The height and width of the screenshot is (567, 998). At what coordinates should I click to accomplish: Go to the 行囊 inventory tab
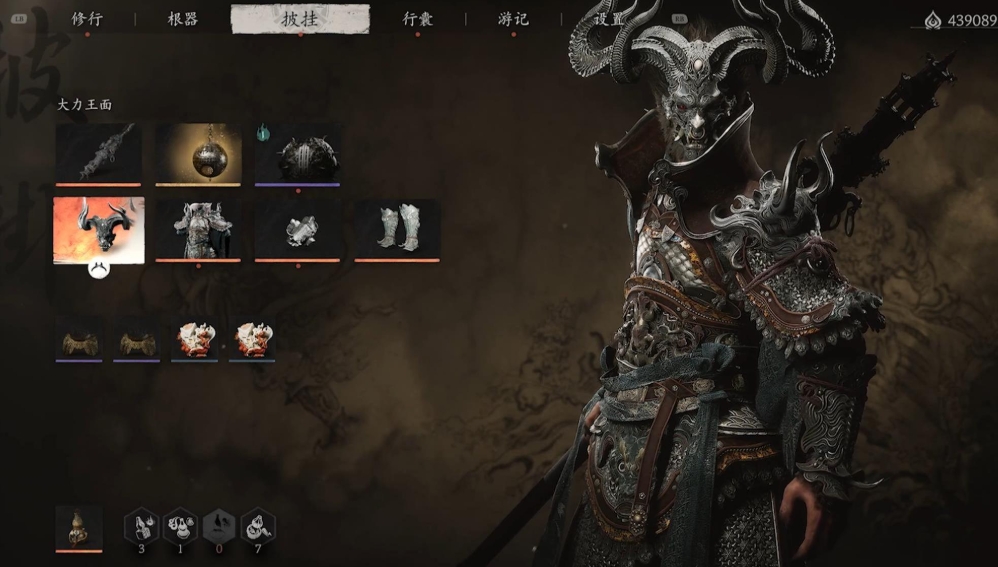418,19
